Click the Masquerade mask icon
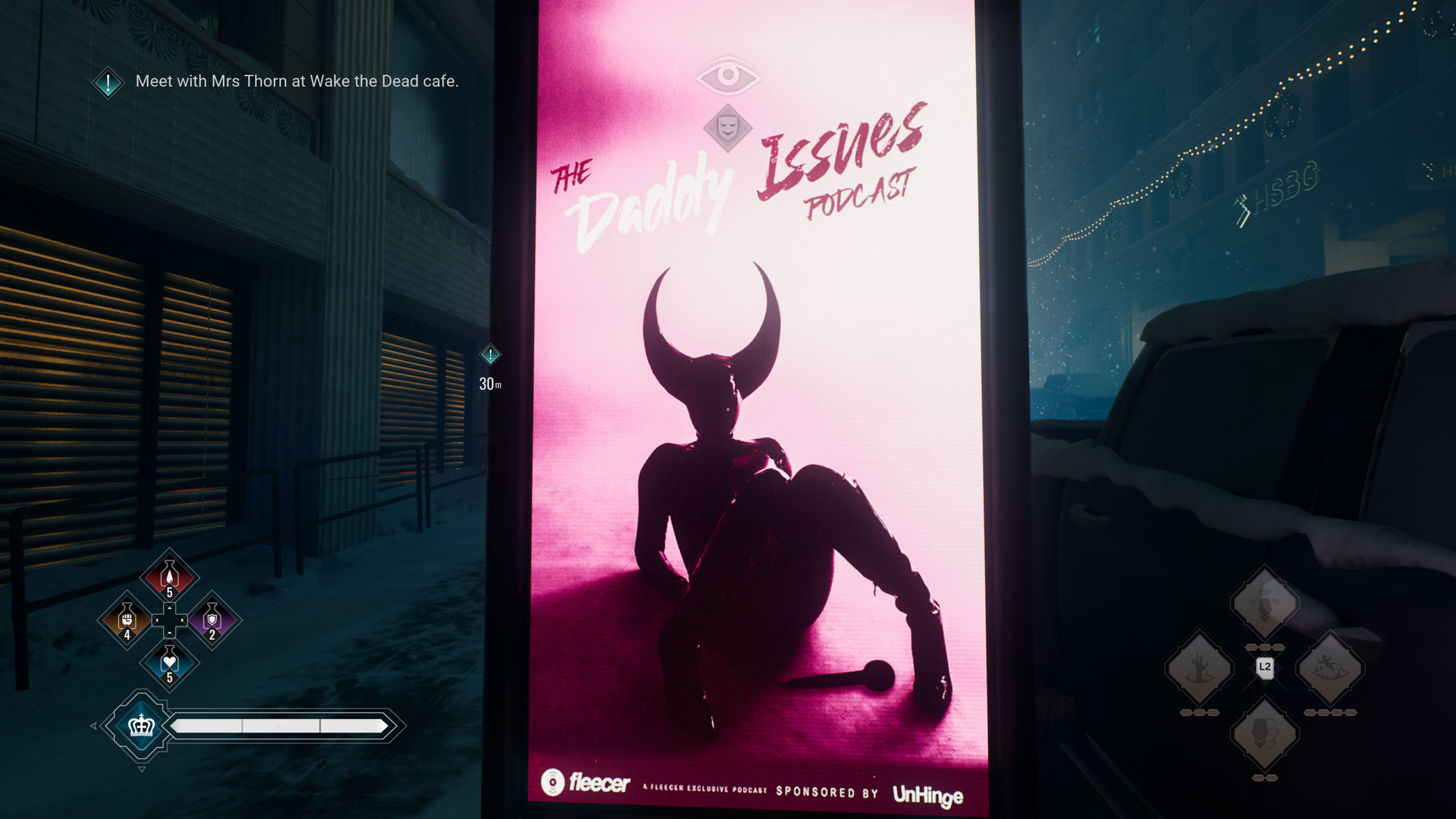This screenshot has height=819, width=1456. pos(728,127)
